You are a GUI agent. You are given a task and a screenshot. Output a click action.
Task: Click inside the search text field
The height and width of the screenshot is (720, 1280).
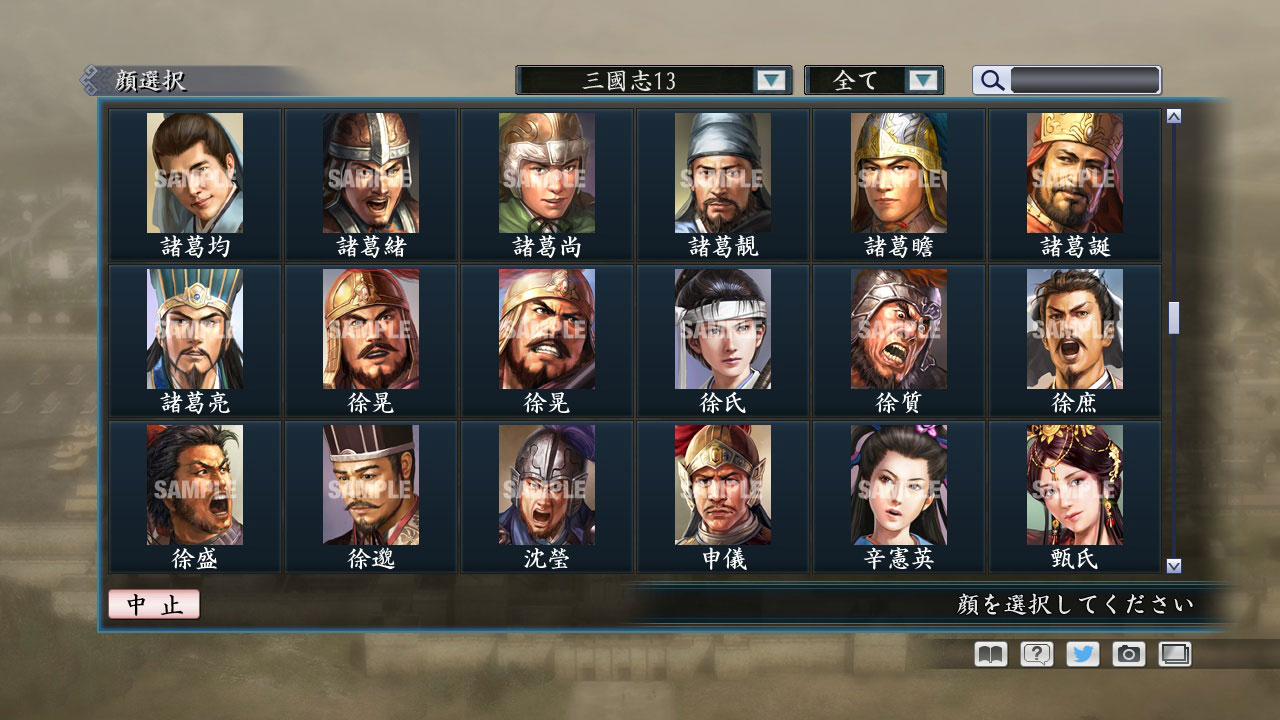1085,80
